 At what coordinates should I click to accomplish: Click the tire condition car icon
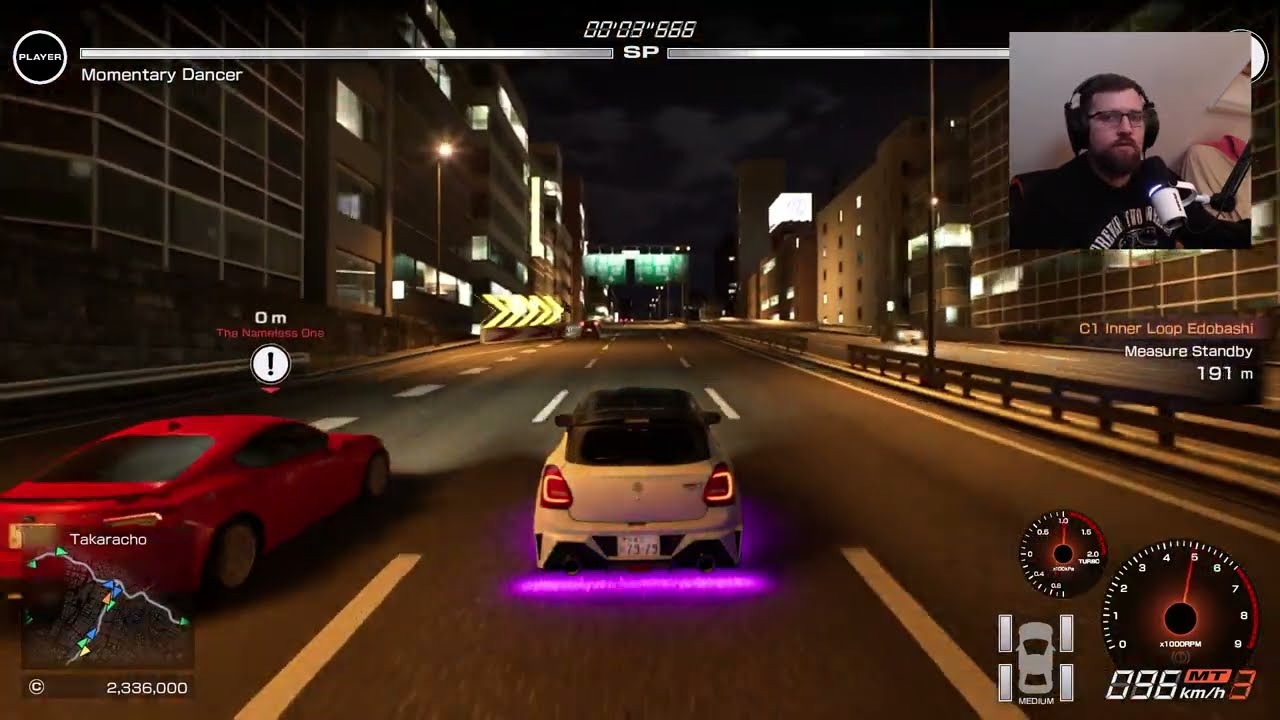(x=1036, y=656)
